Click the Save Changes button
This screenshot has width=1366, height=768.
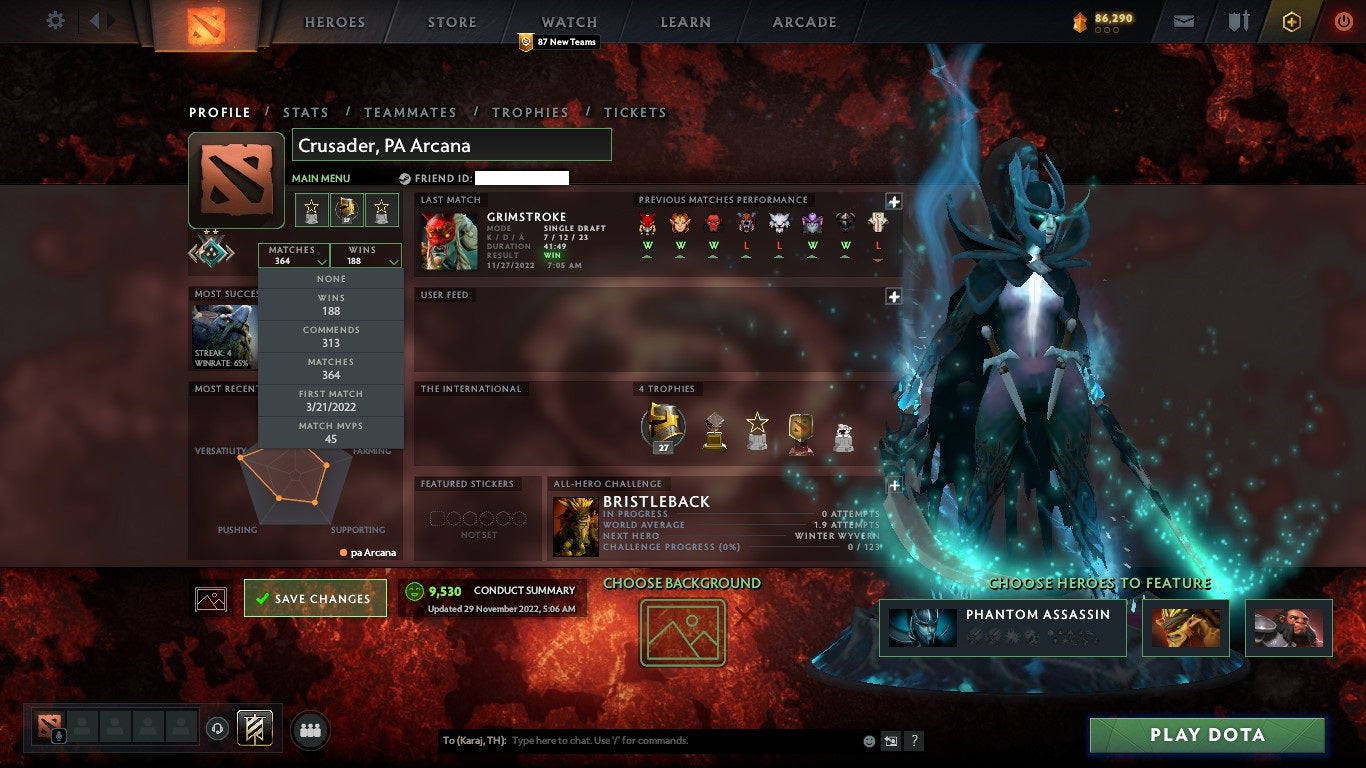click(x=315, y=598)
